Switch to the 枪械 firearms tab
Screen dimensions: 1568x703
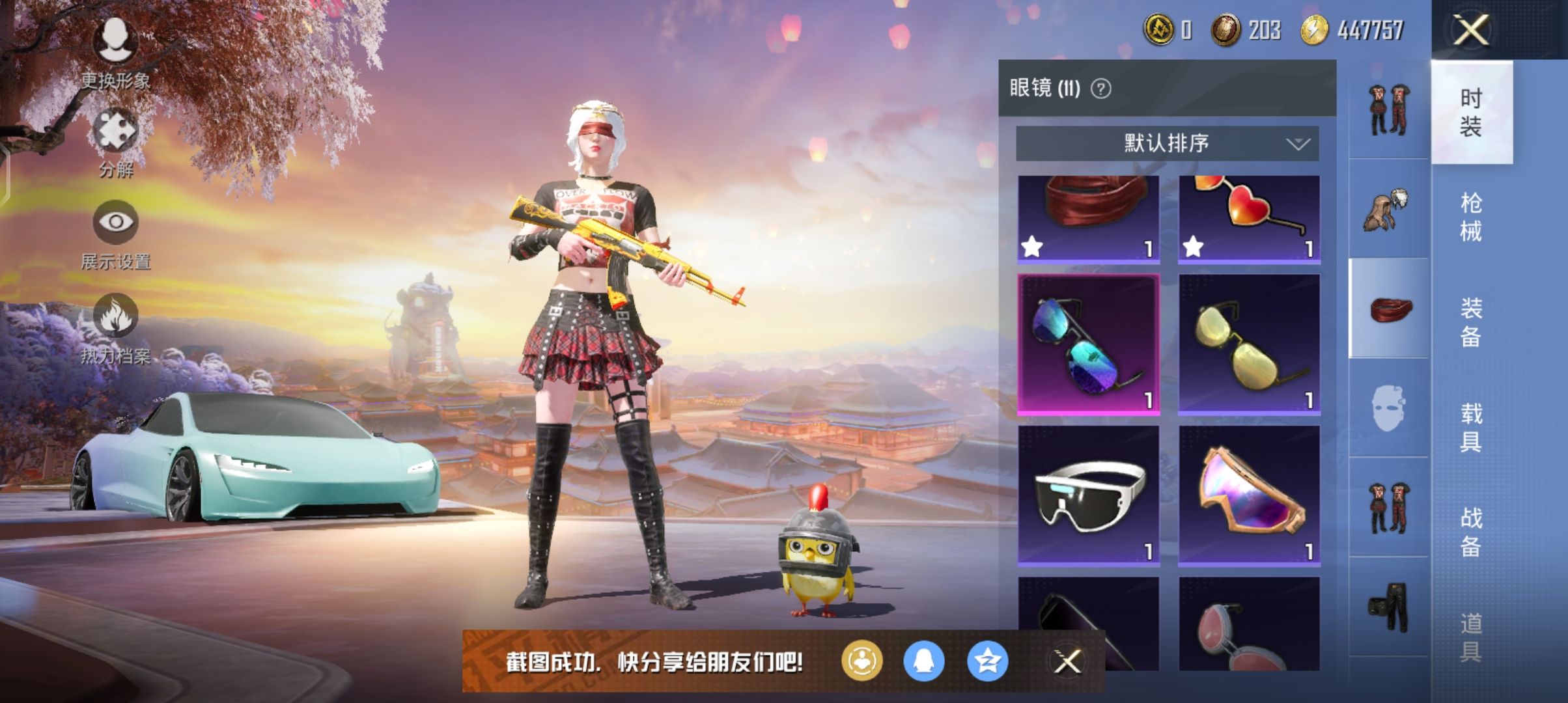click(1471, 217)
